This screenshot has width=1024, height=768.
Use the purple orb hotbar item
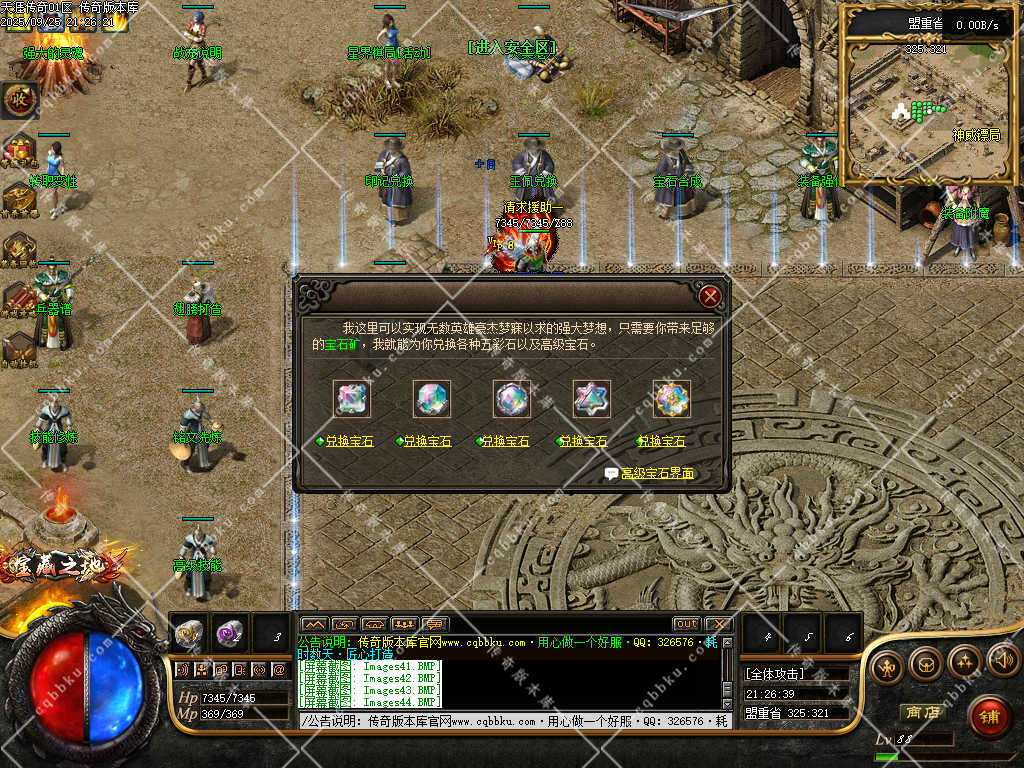coord(229,633)
